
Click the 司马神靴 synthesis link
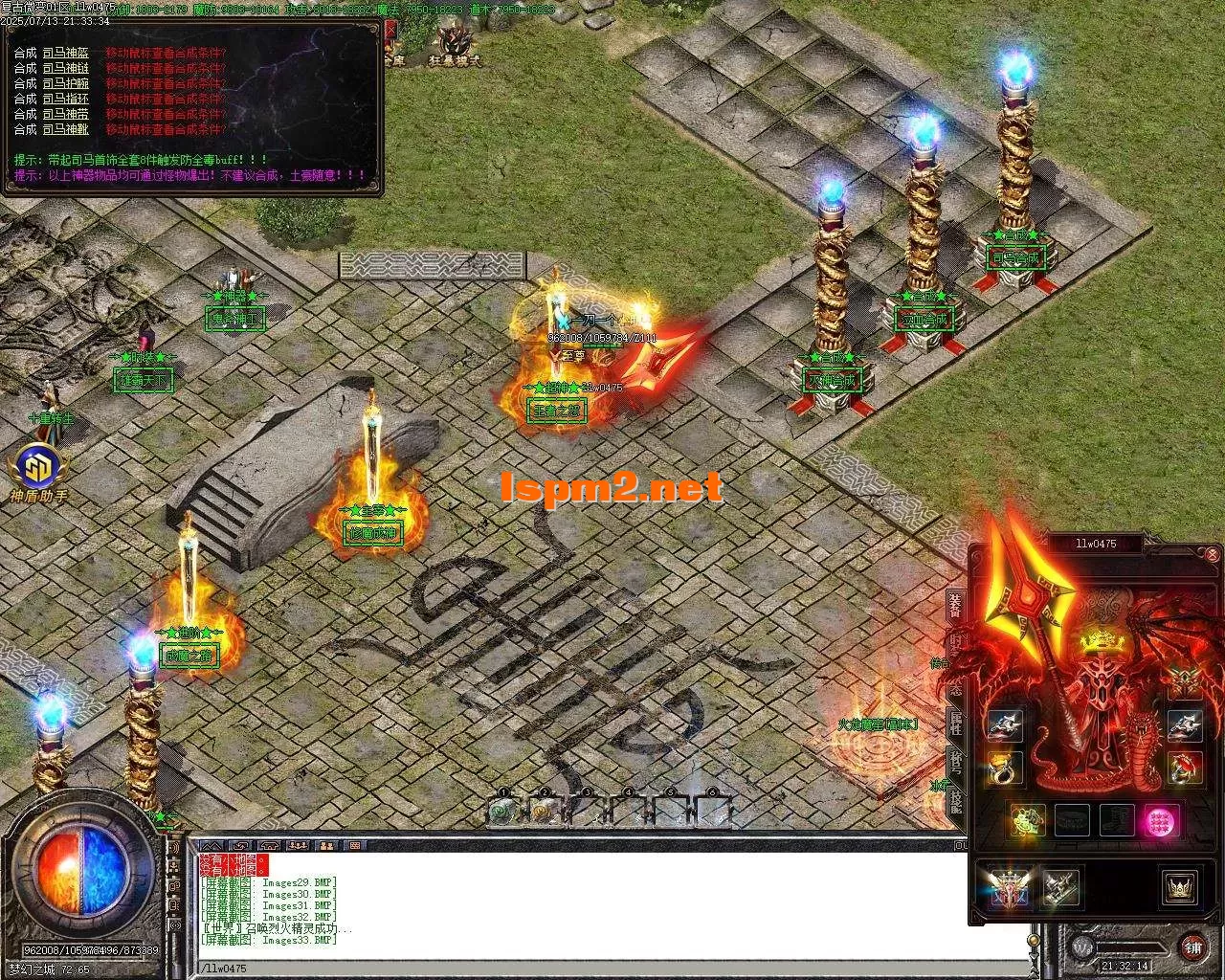pyautogui.click(x=65, y=129)
